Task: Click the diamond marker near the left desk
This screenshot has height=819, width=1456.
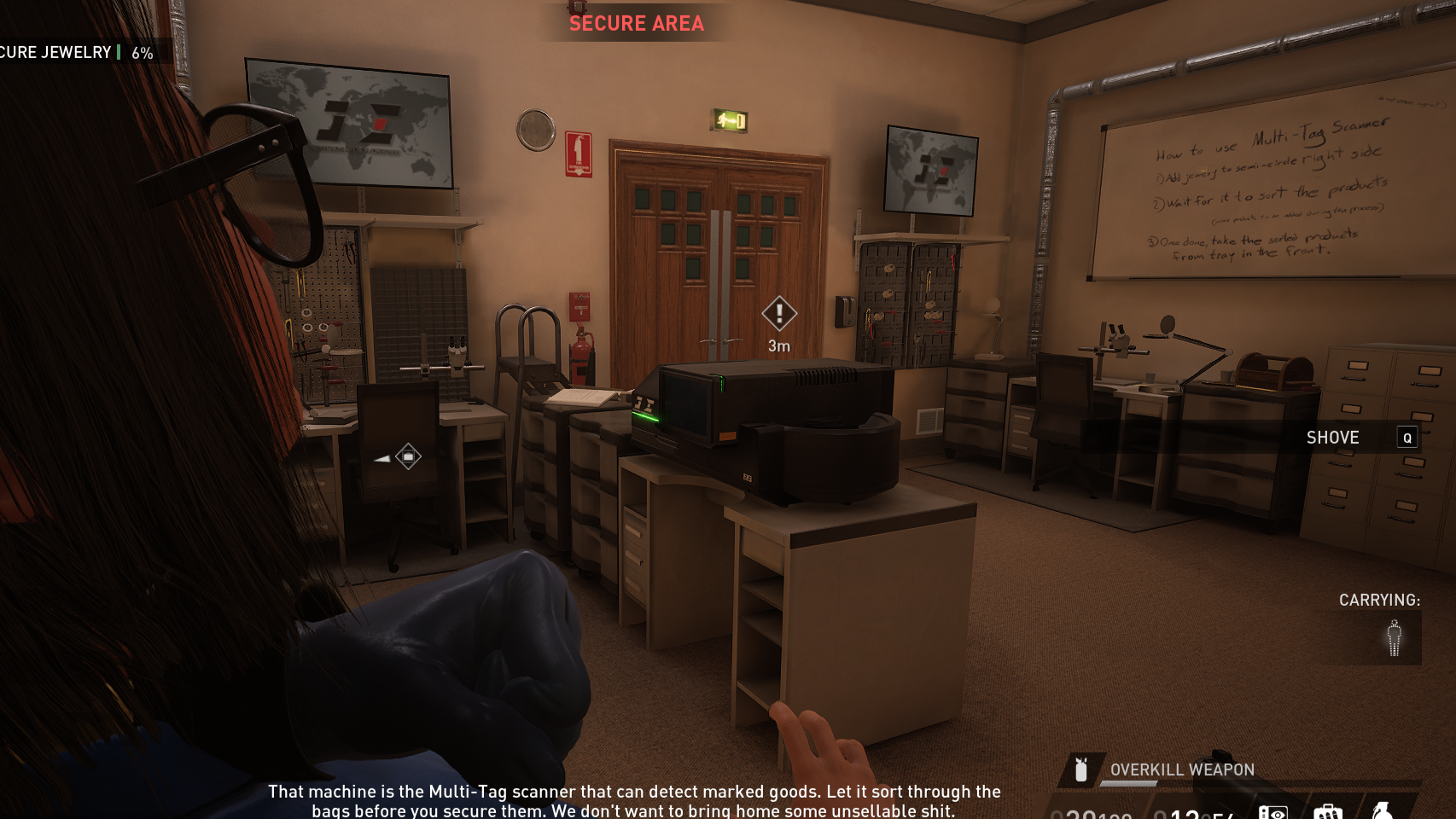Action: point(408,456)
